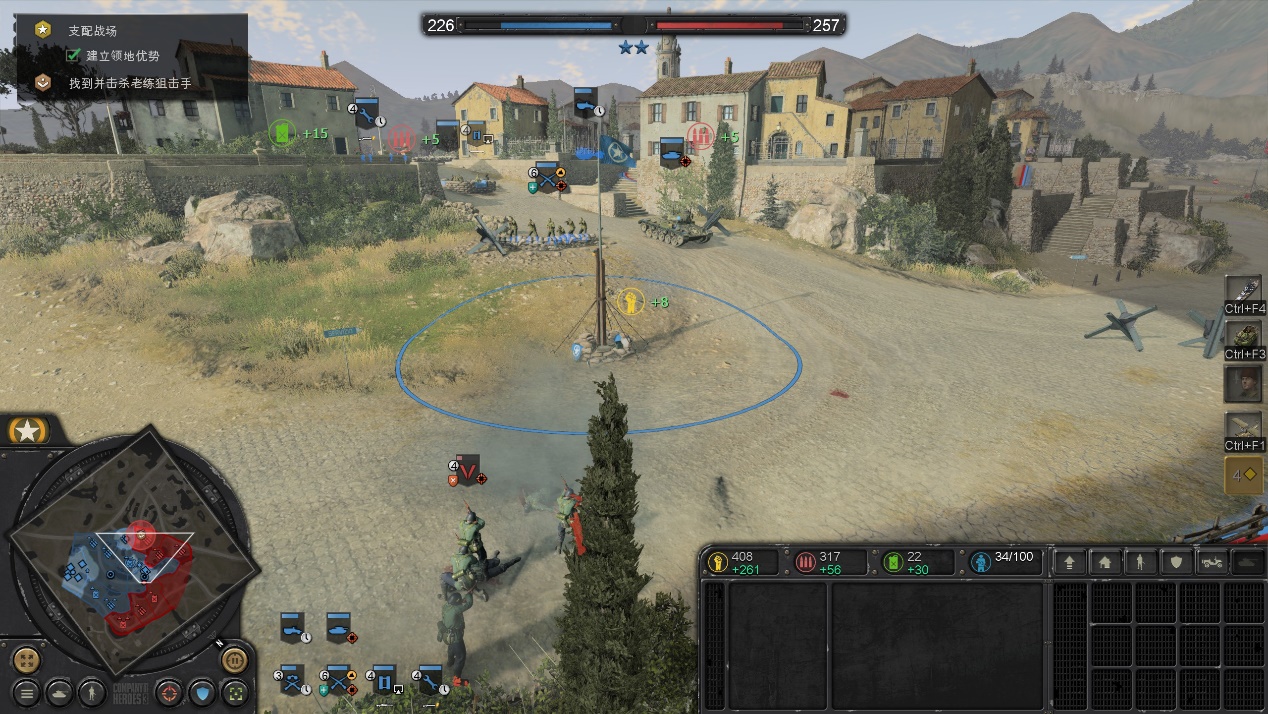Activate the red crosshair attack button
The width and height of the screenshot is (1268, 714).
170,691
